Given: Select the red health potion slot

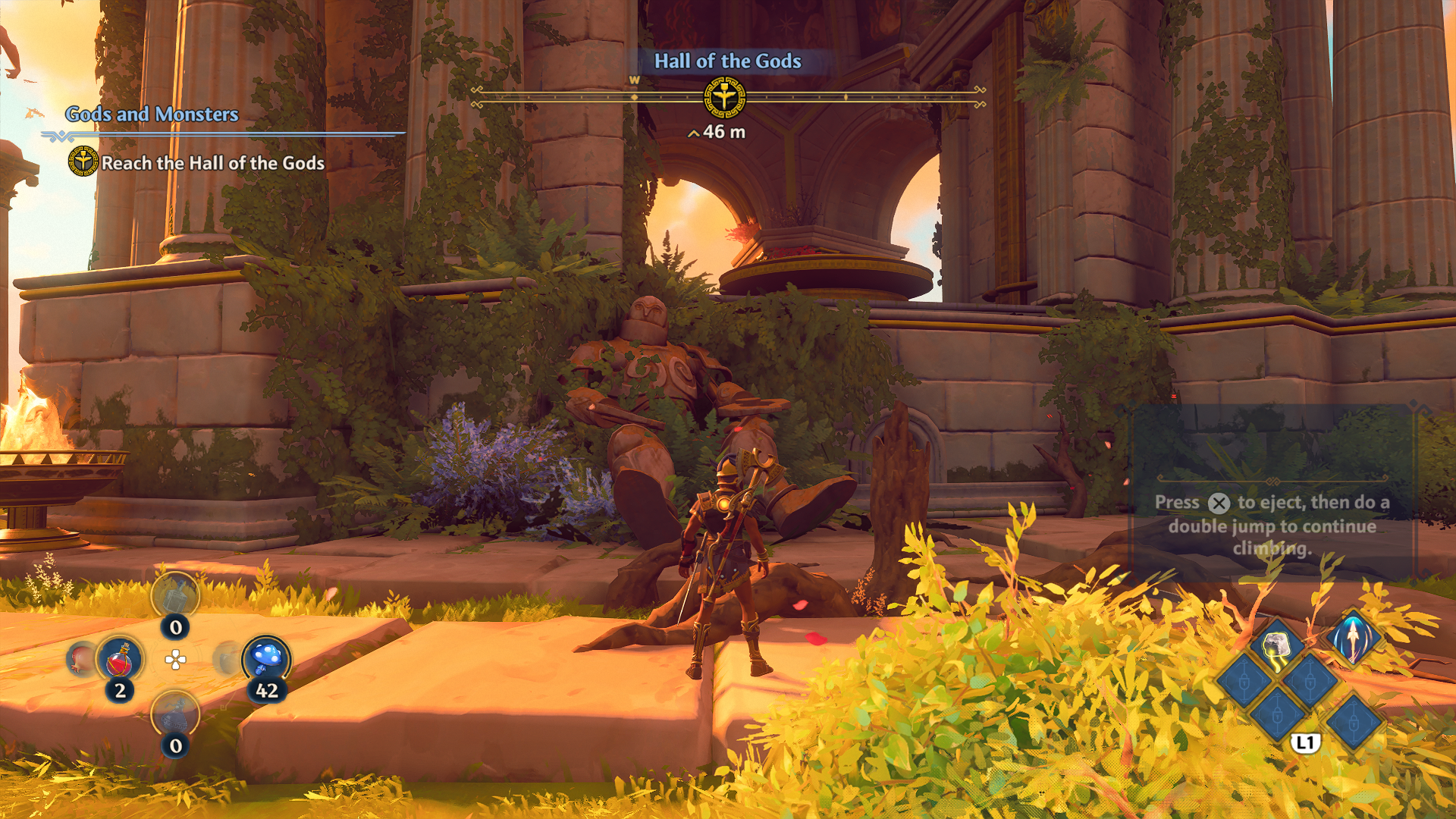Looking at the screenshot, I should (x=120, y=658).
